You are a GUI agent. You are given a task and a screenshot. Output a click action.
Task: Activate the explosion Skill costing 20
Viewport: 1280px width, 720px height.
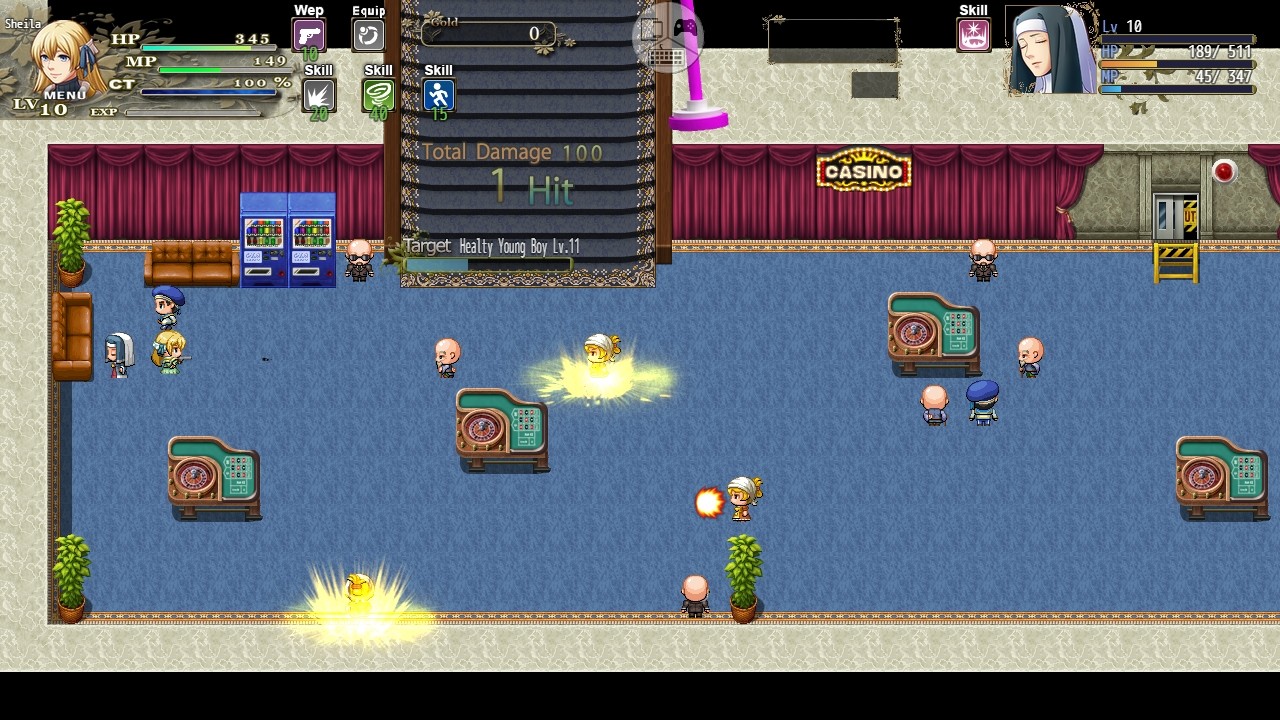point(317,95)
